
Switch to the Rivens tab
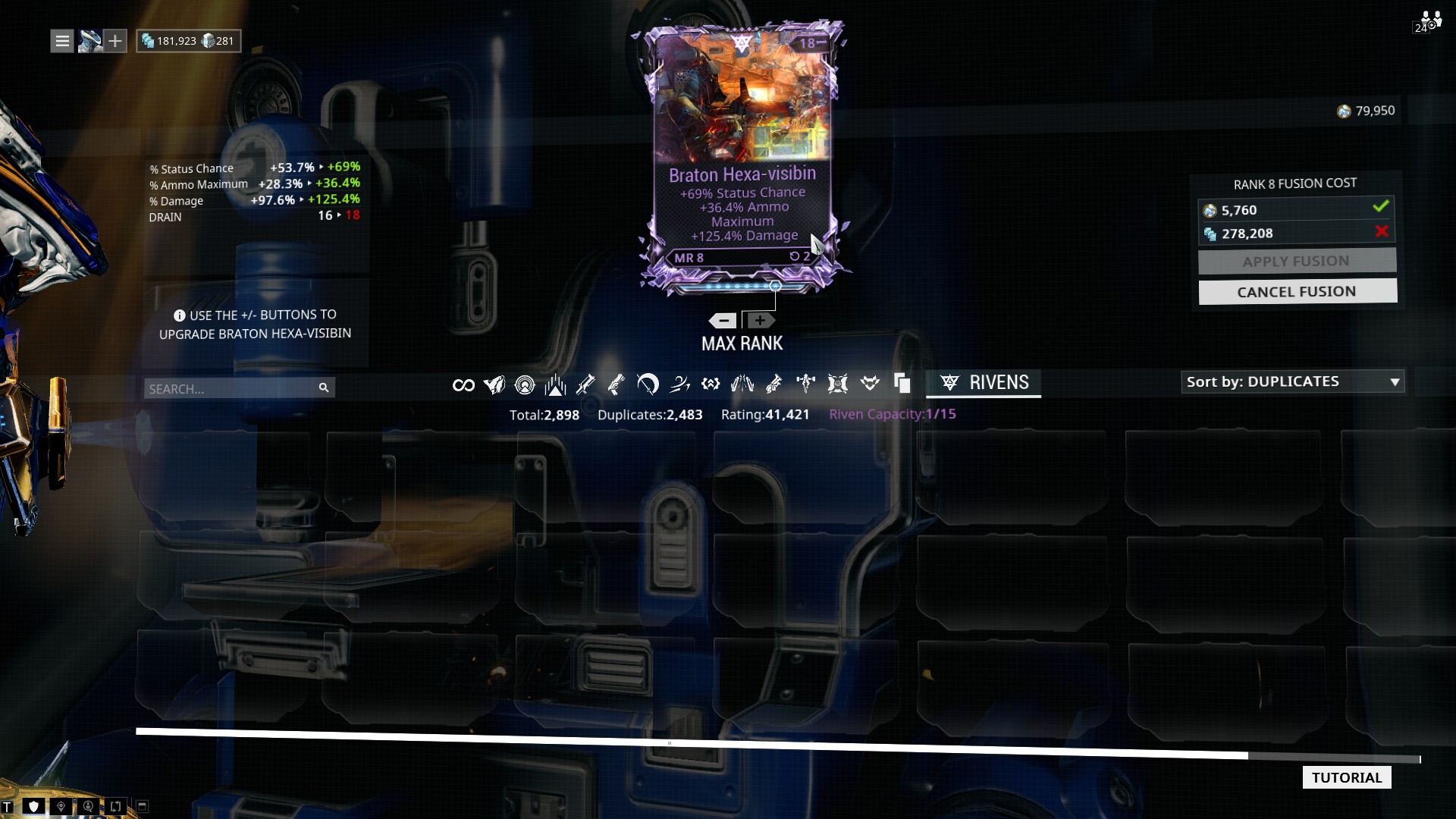coord(984,383)
